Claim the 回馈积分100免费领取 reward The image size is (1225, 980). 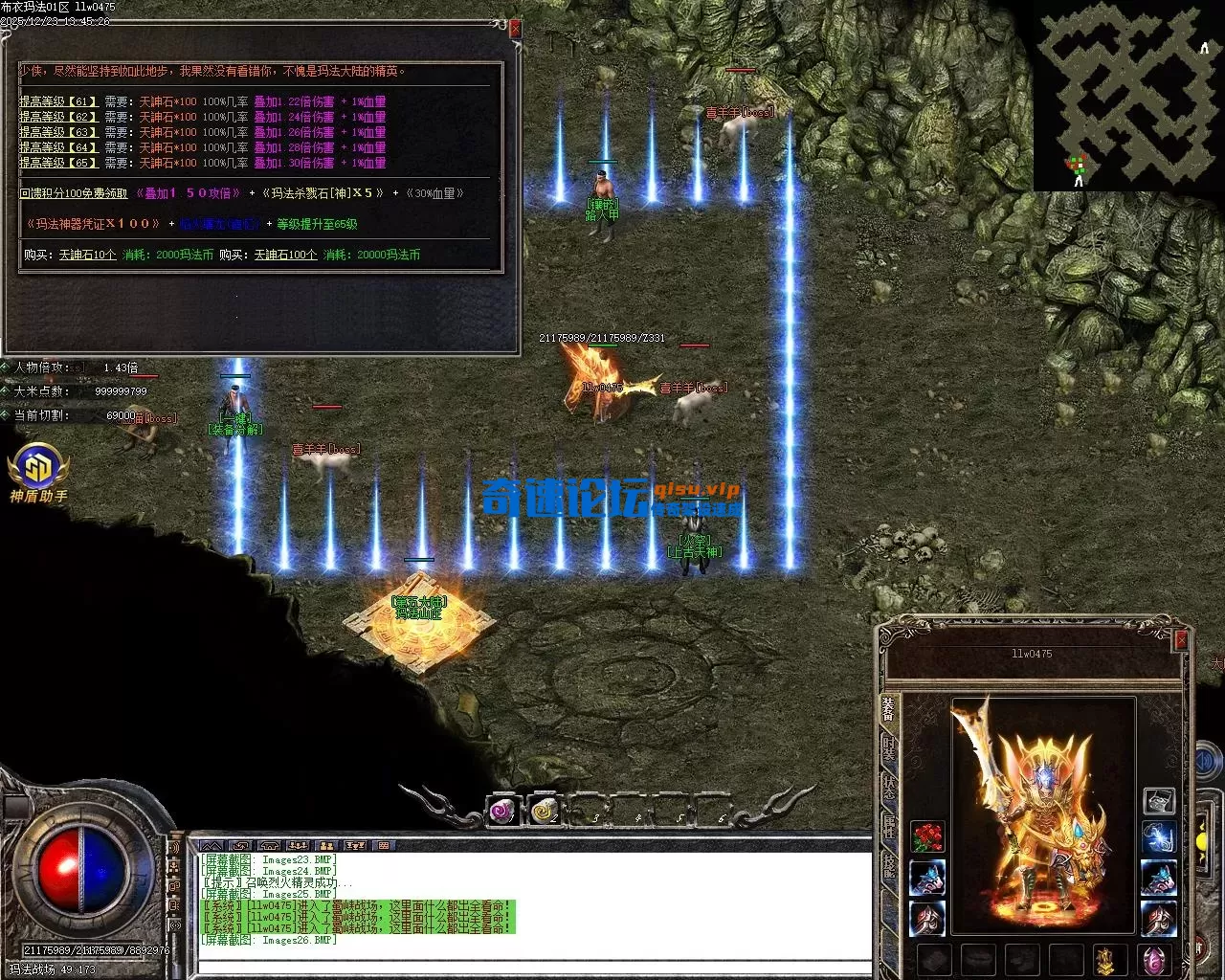pos(74,193)
